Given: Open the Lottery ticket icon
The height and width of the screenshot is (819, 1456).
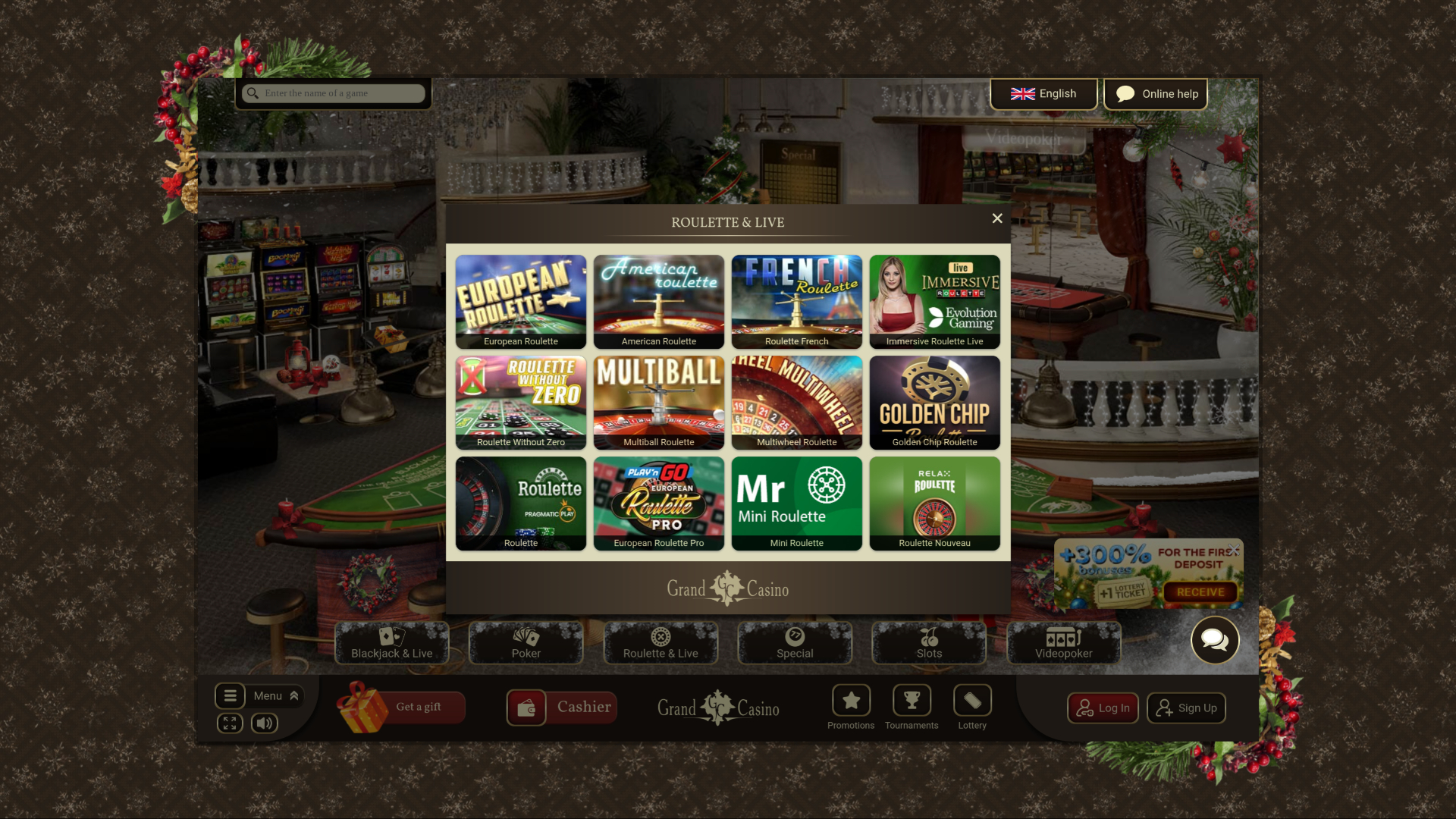Looking at the screenshot, I should [x=972, y=699].
